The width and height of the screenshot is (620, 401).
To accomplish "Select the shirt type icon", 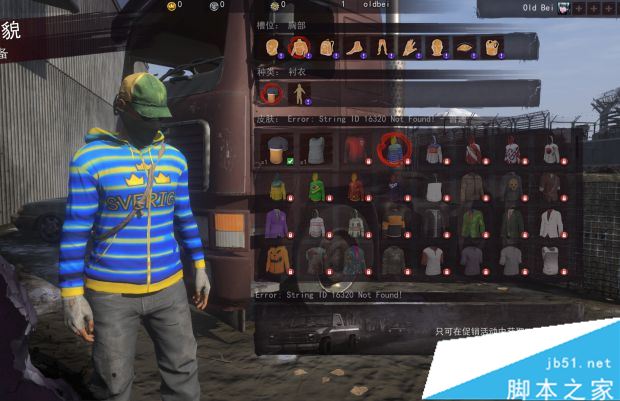I will [271, 94].
